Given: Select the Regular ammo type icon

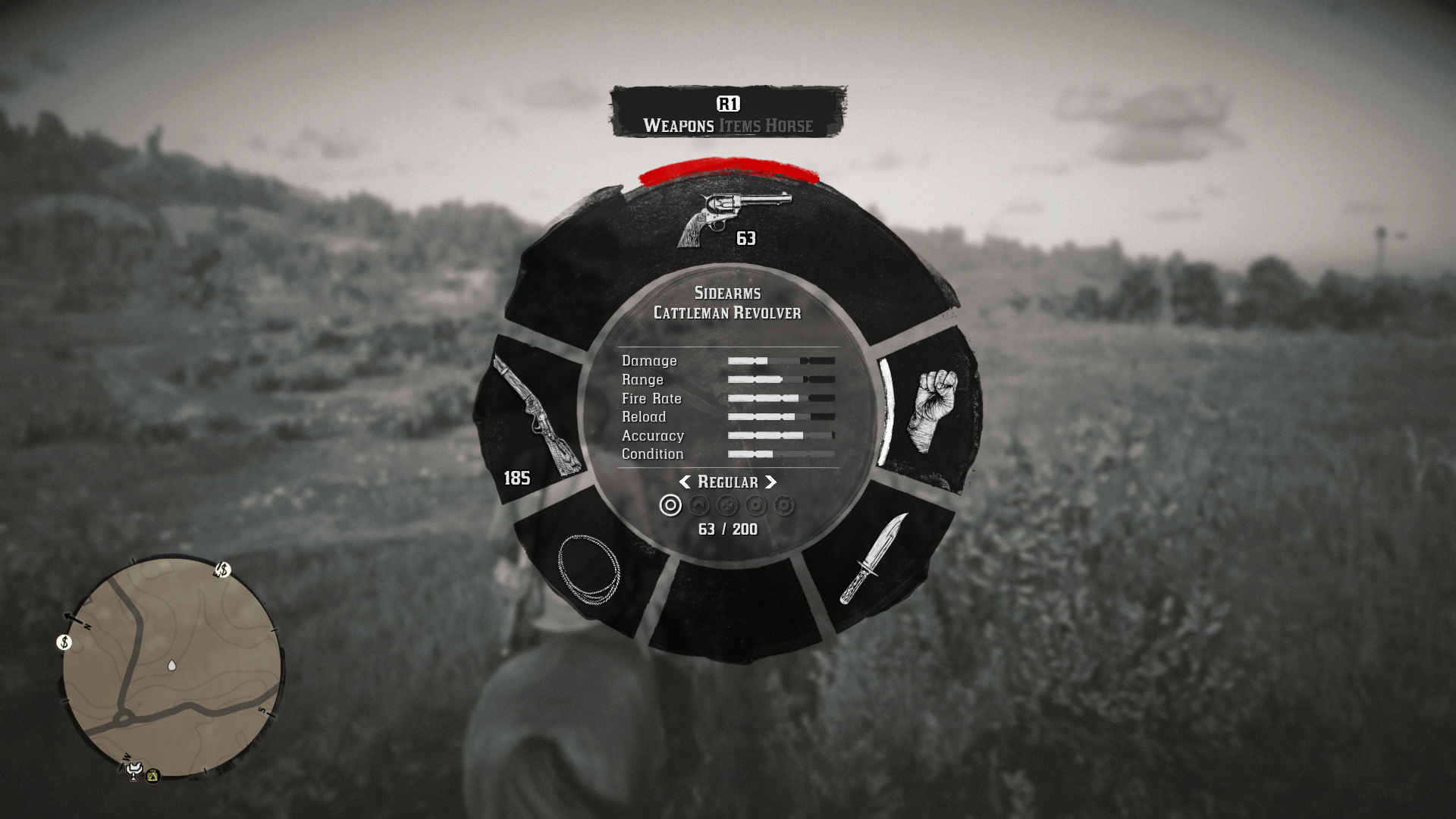Looking at the screenshot, I should pyautogui.click(x=670, y=505).
